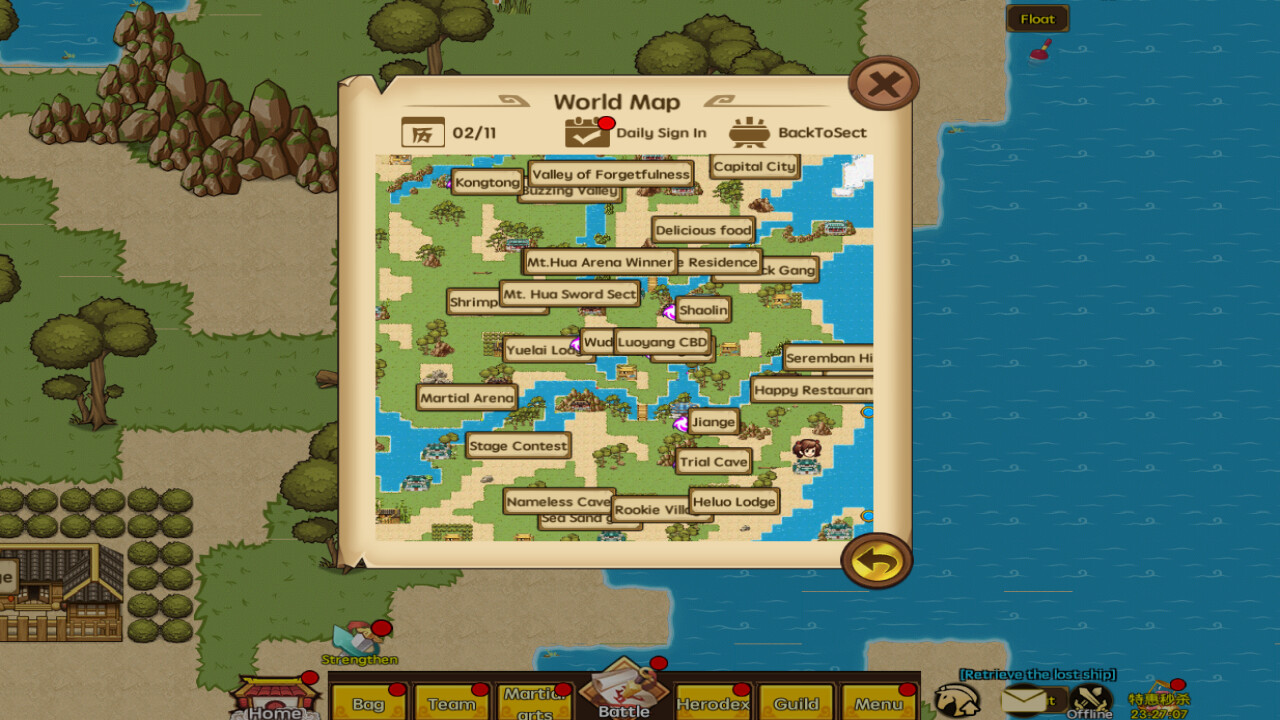Image resolution: width=1280 pixels, height=720 pixels.
Task: Open the Martial Arts panel
Action: click(536, 703)
